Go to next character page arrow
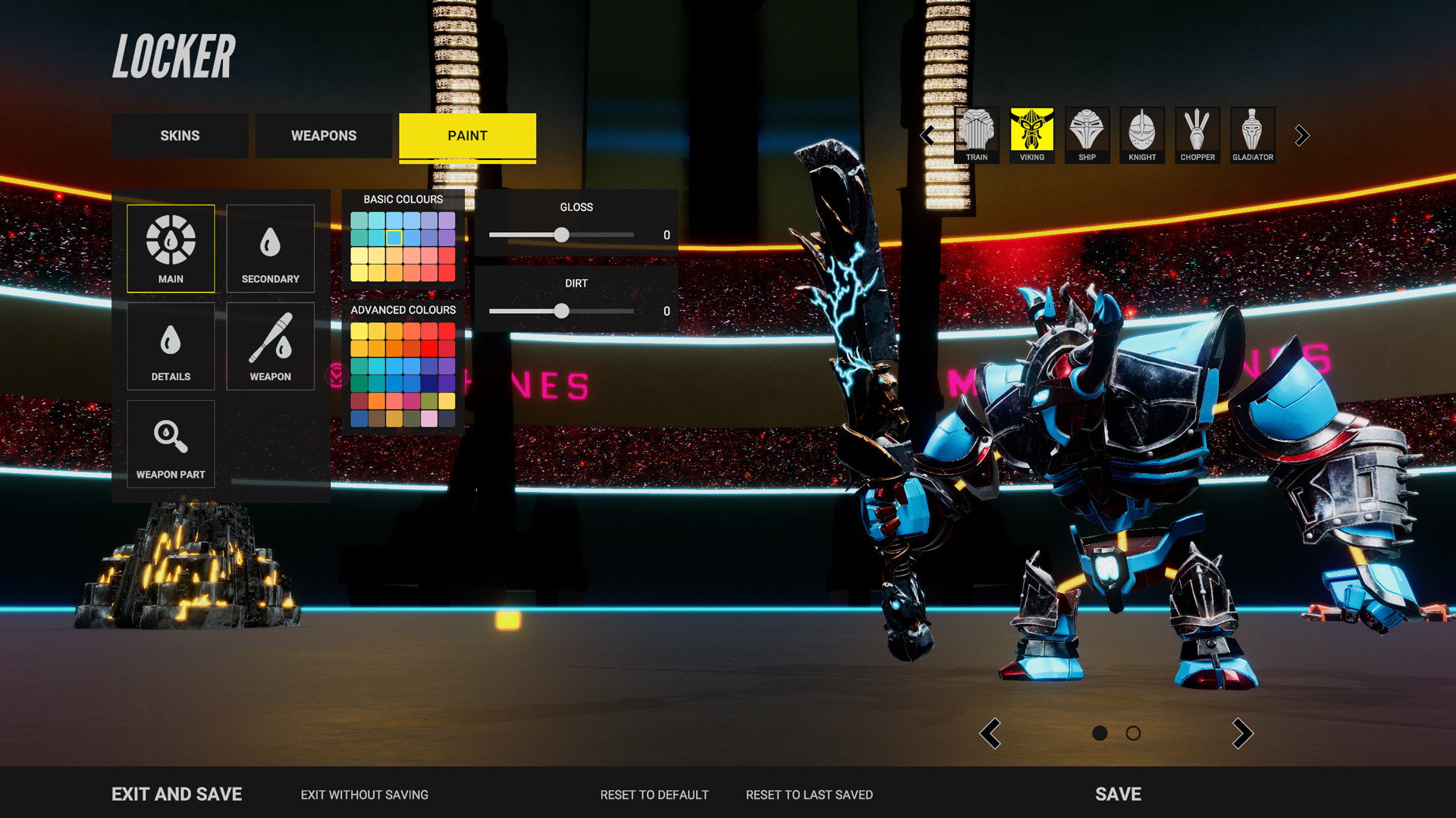This screenshot has width=1456, height=818. click(1244, 734)
